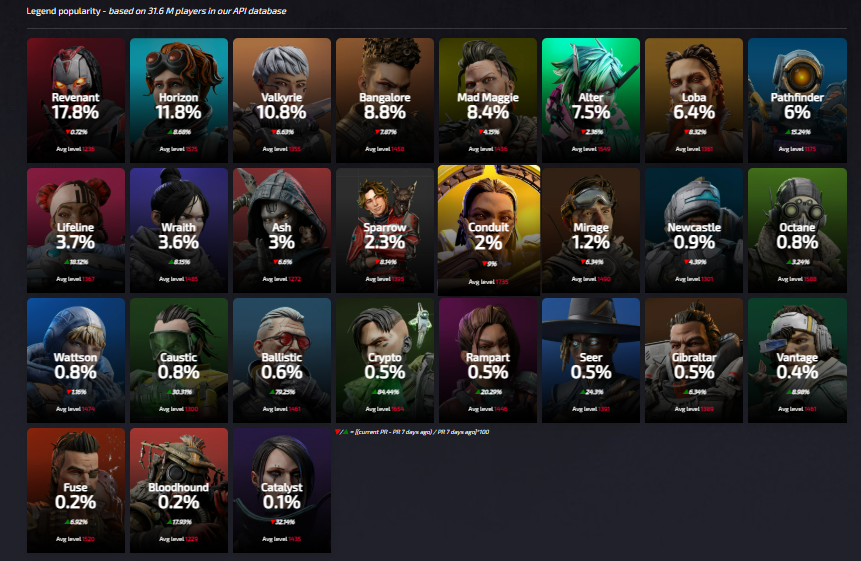
Task: Open Horizon's popularity card
Action: pyautogui.click(x=179, y=100)
